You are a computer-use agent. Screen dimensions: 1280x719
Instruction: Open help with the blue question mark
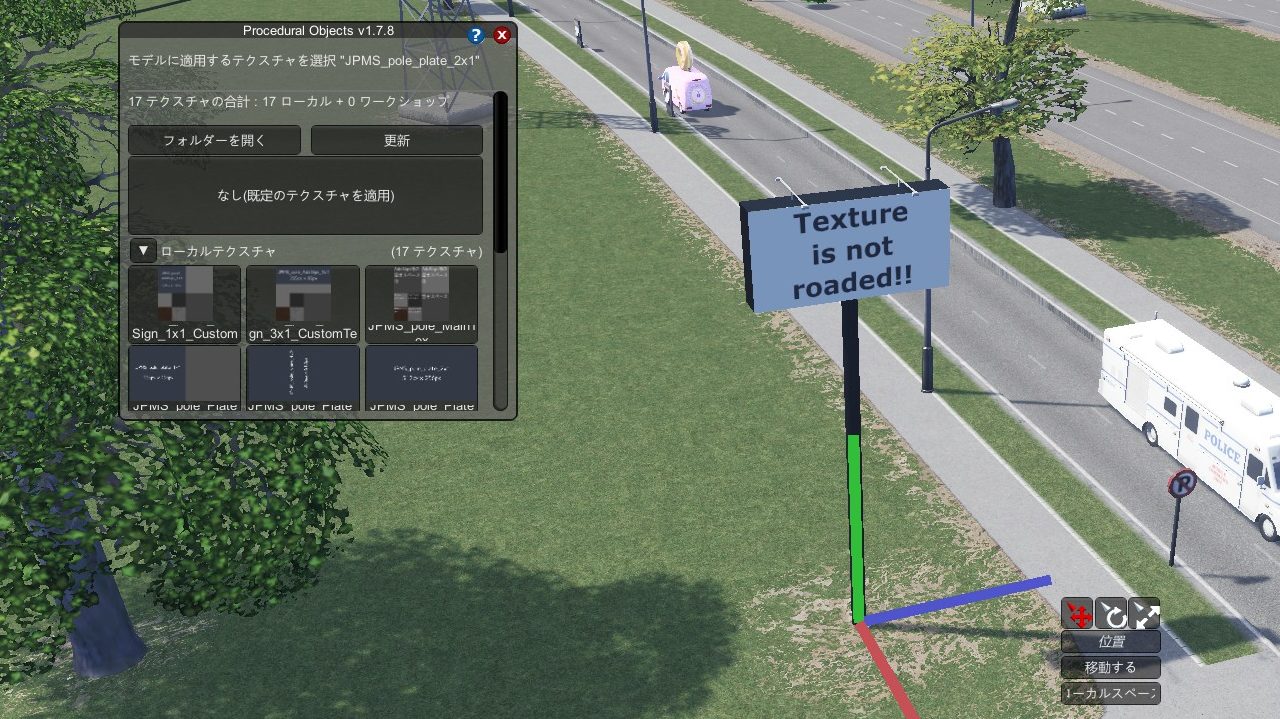pyautogui.click(x=476, y=35)
